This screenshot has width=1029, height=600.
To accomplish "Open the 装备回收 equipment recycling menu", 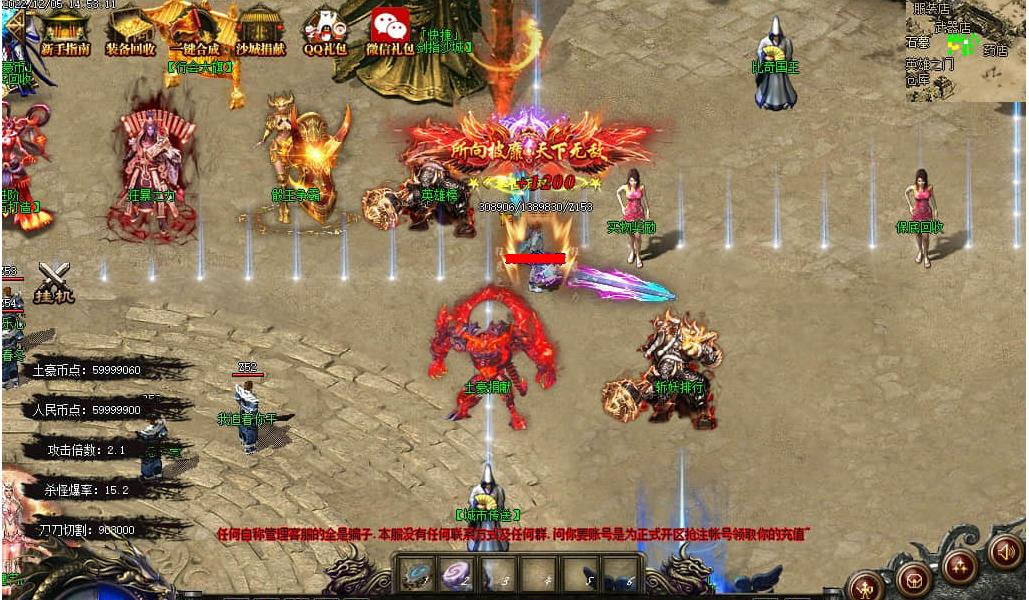I will [x=130, y=30].
